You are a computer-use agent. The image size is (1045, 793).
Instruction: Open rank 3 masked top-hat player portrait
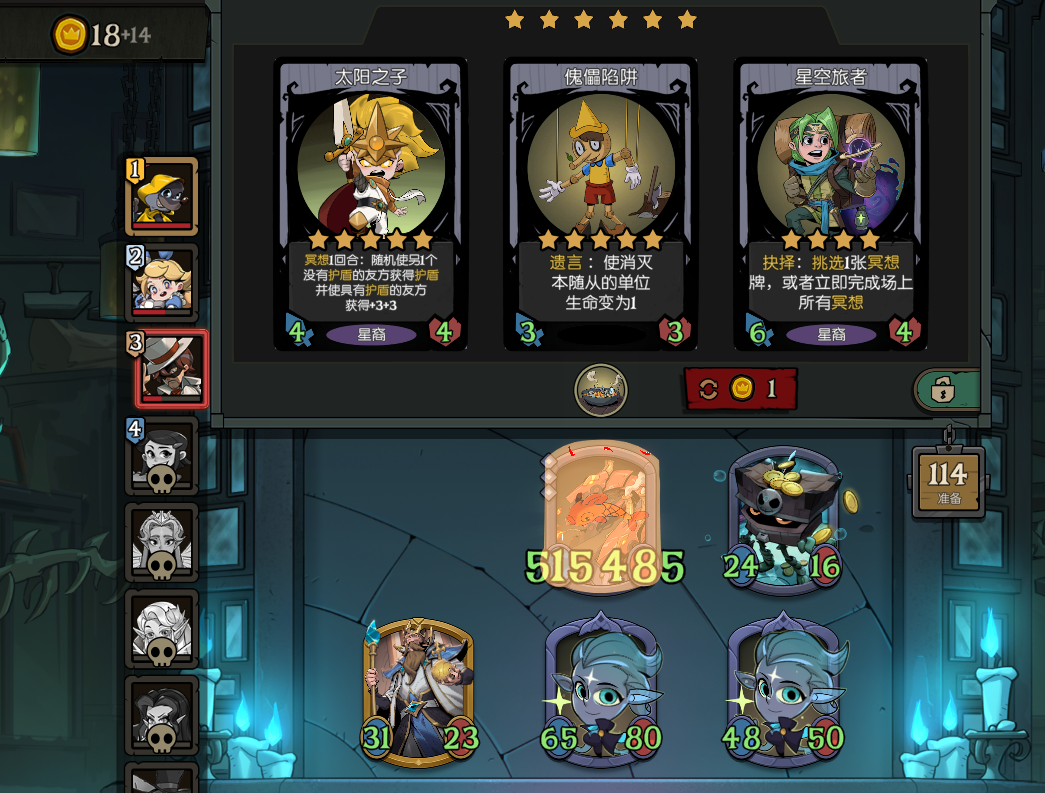point(171,369)
